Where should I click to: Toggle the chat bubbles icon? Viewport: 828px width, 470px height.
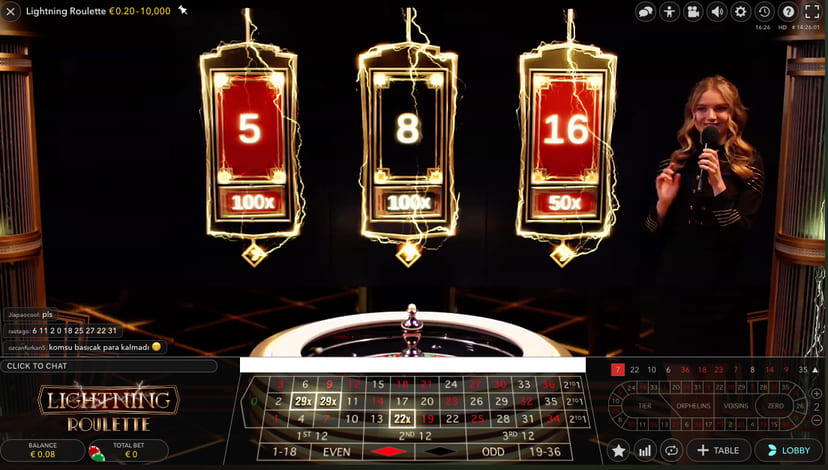646,12
